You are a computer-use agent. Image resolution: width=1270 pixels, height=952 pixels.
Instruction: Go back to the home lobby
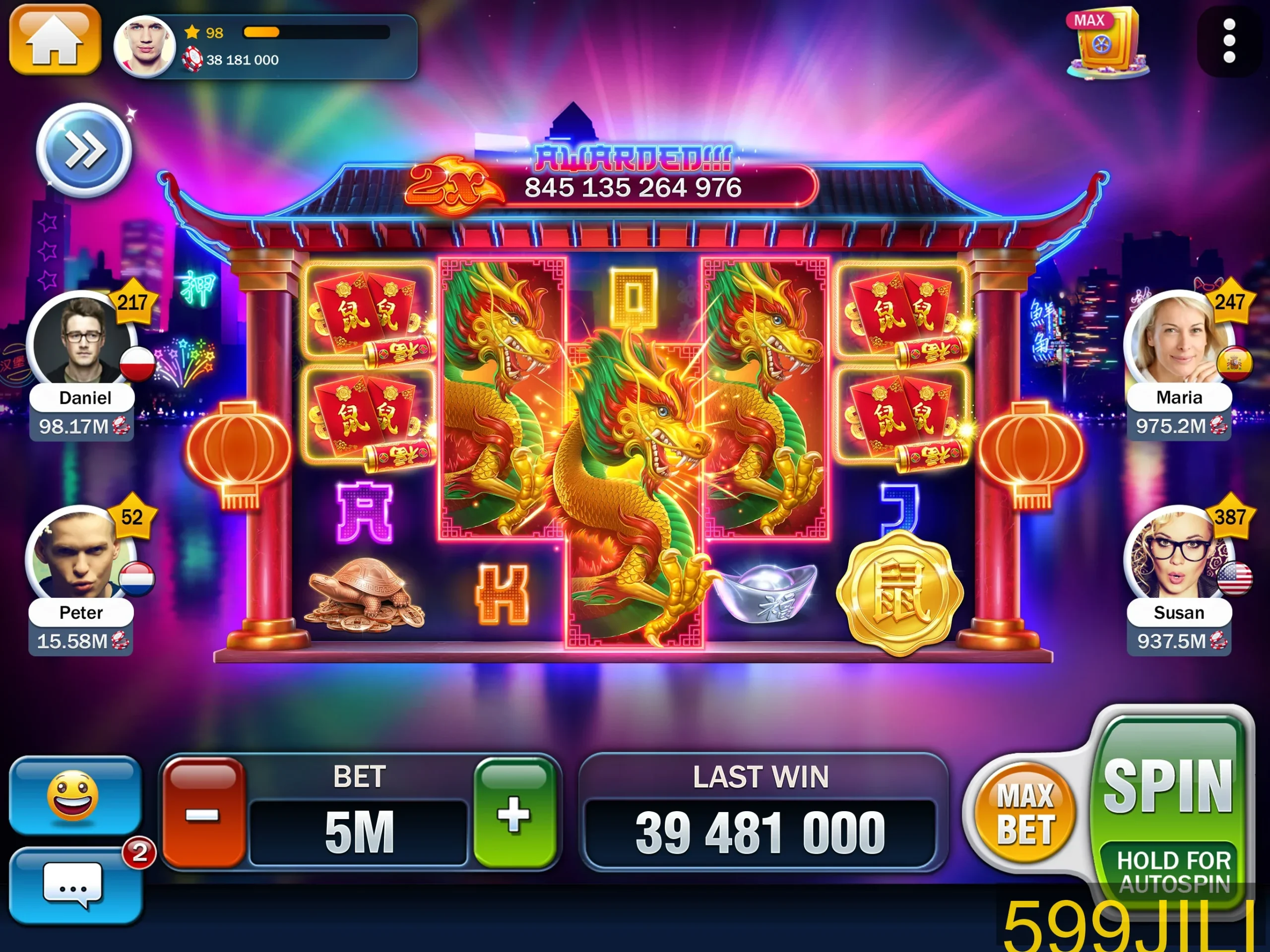coord(55,39)
